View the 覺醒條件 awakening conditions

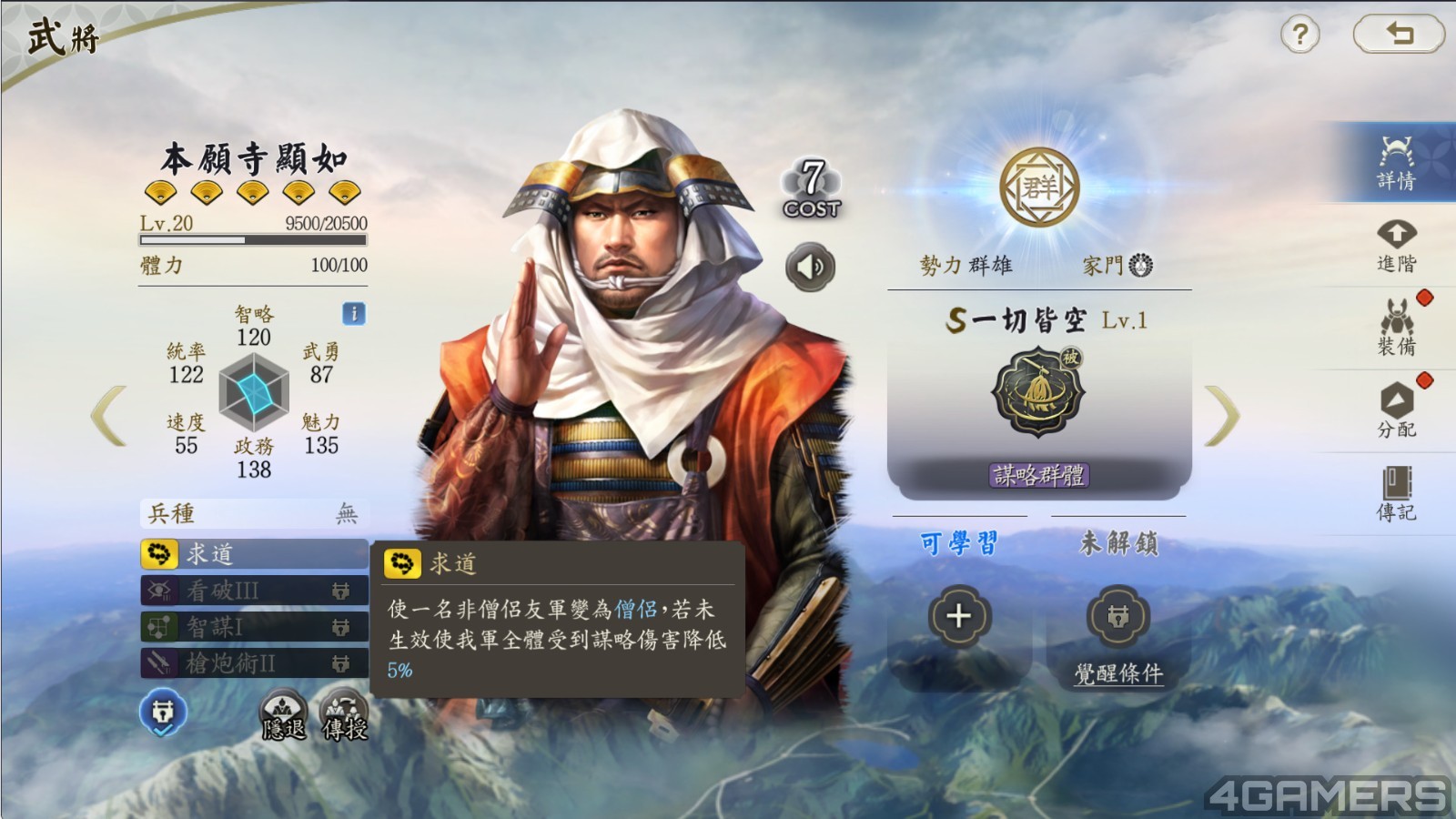point(1118,673)
